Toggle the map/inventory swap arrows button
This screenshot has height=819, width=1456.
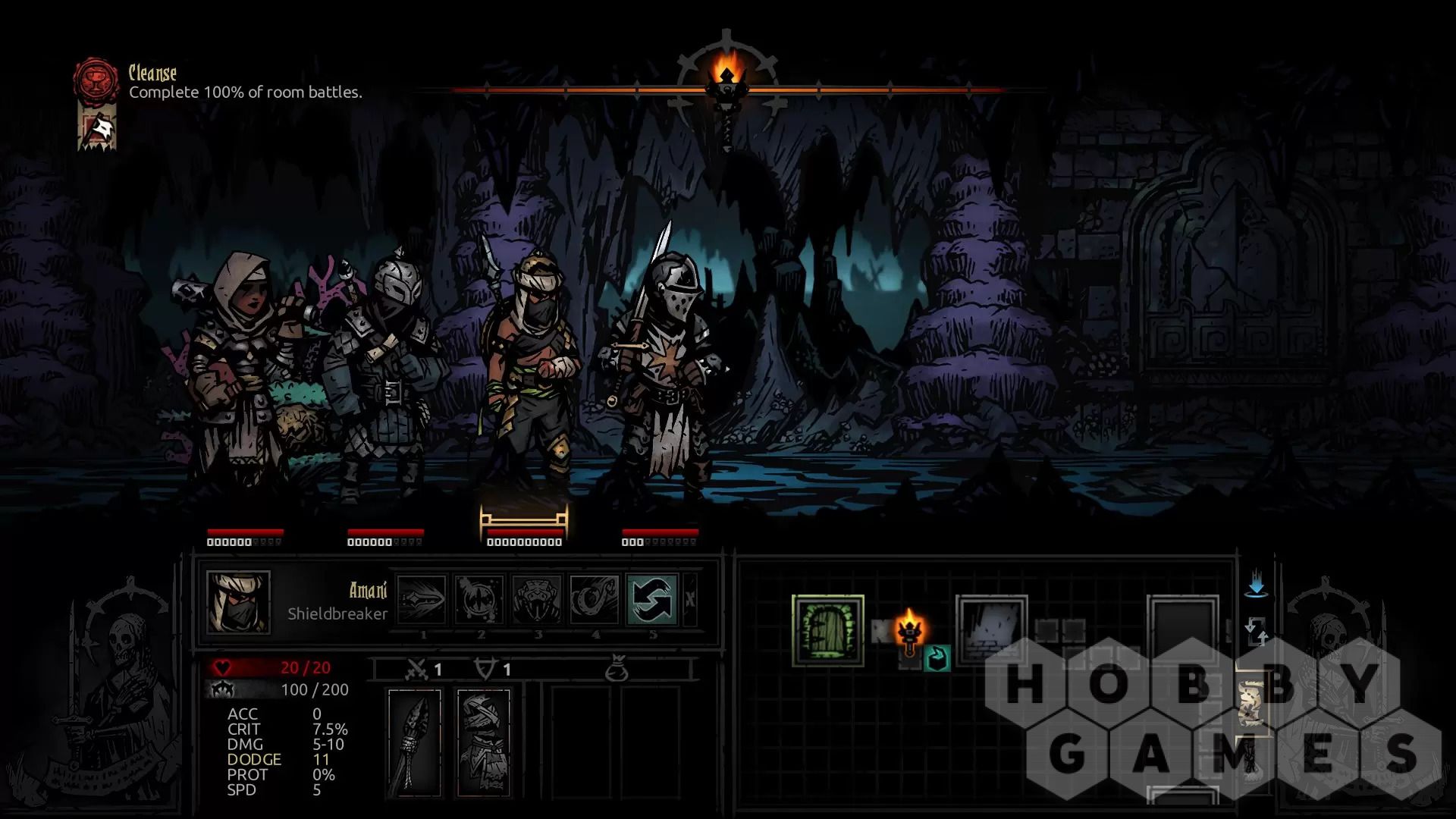click(1256, 631)
